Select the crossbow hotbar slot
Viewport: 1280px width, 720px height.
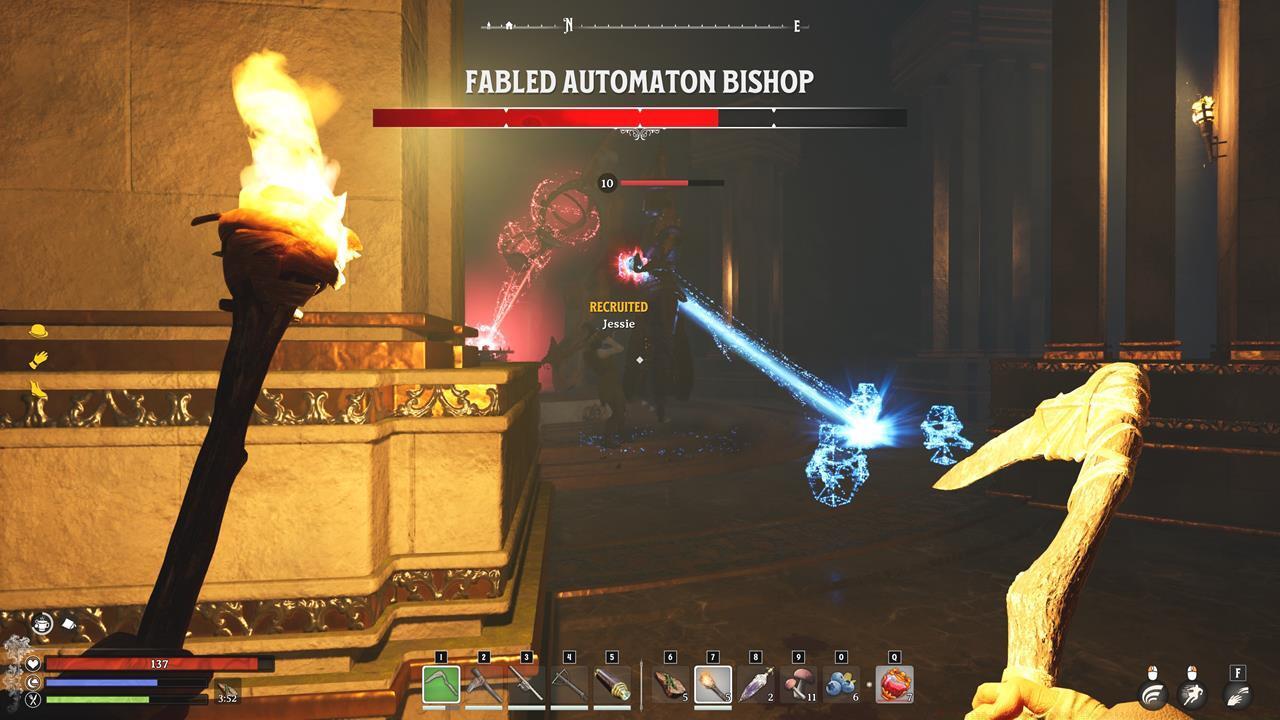(569, 685)
